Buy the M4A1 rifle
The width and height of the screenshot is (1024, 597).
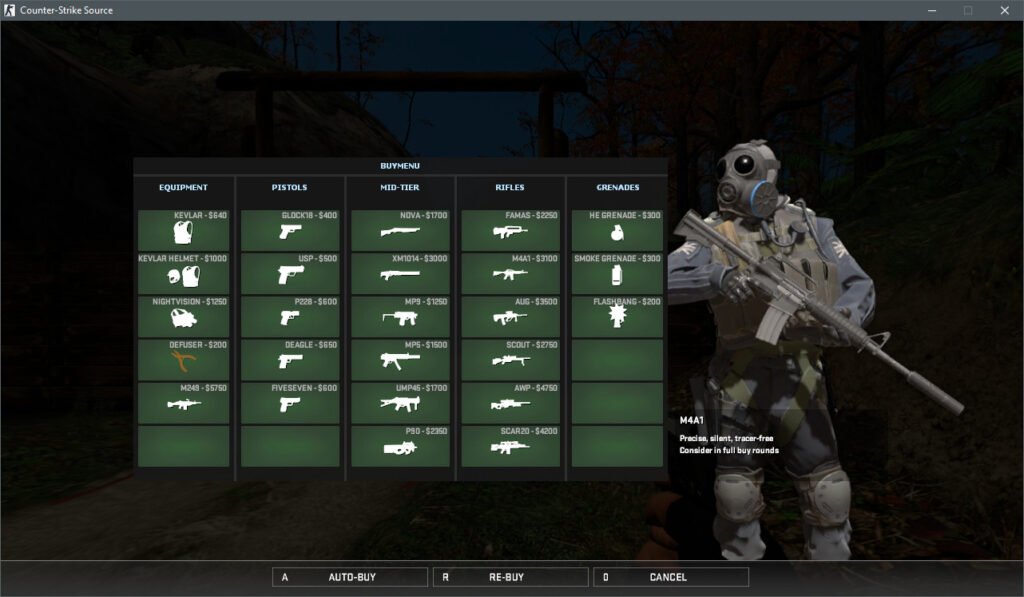pos(510,273)
